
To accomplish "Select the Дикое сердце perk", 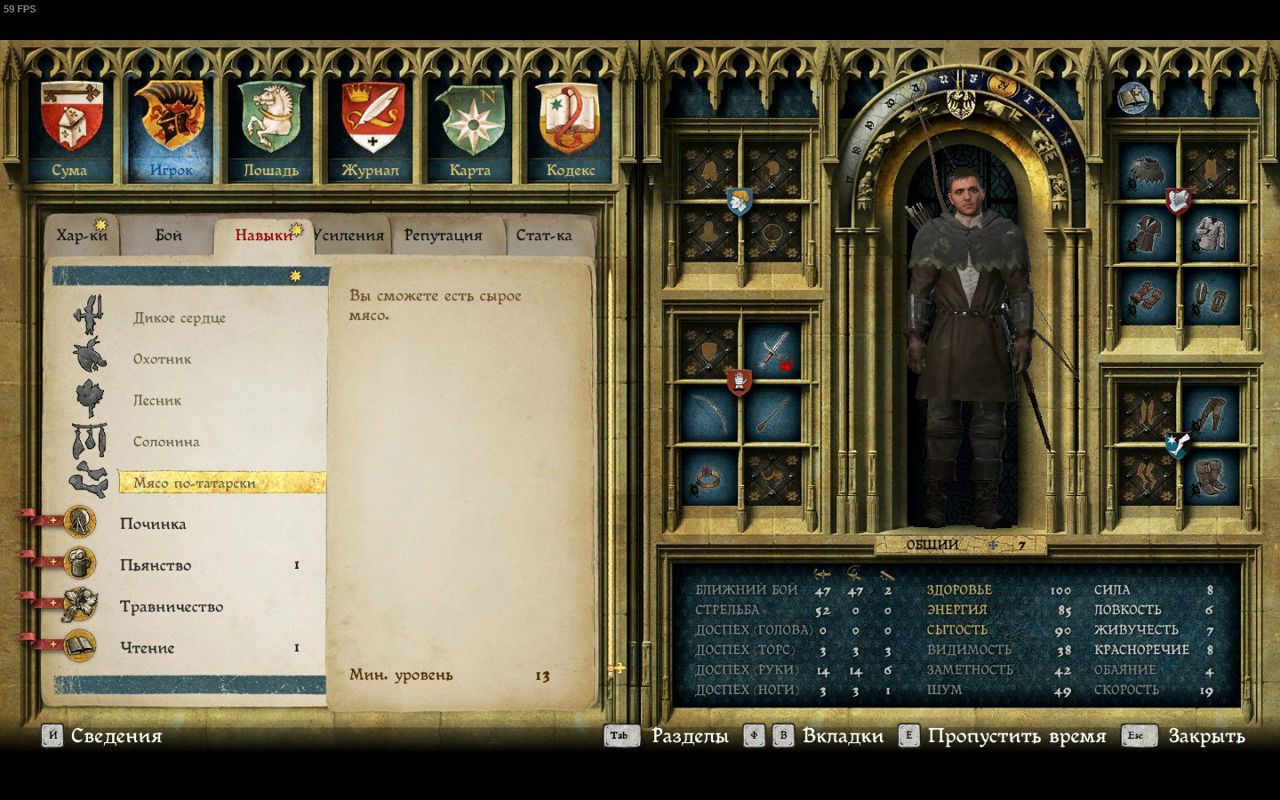I will pos(179,318).
